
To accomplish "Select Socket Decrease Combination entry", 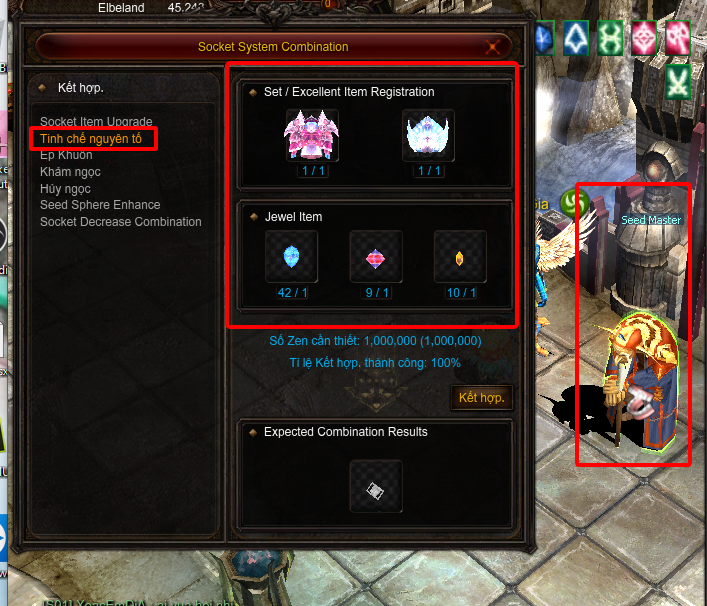I will [120, 221].
